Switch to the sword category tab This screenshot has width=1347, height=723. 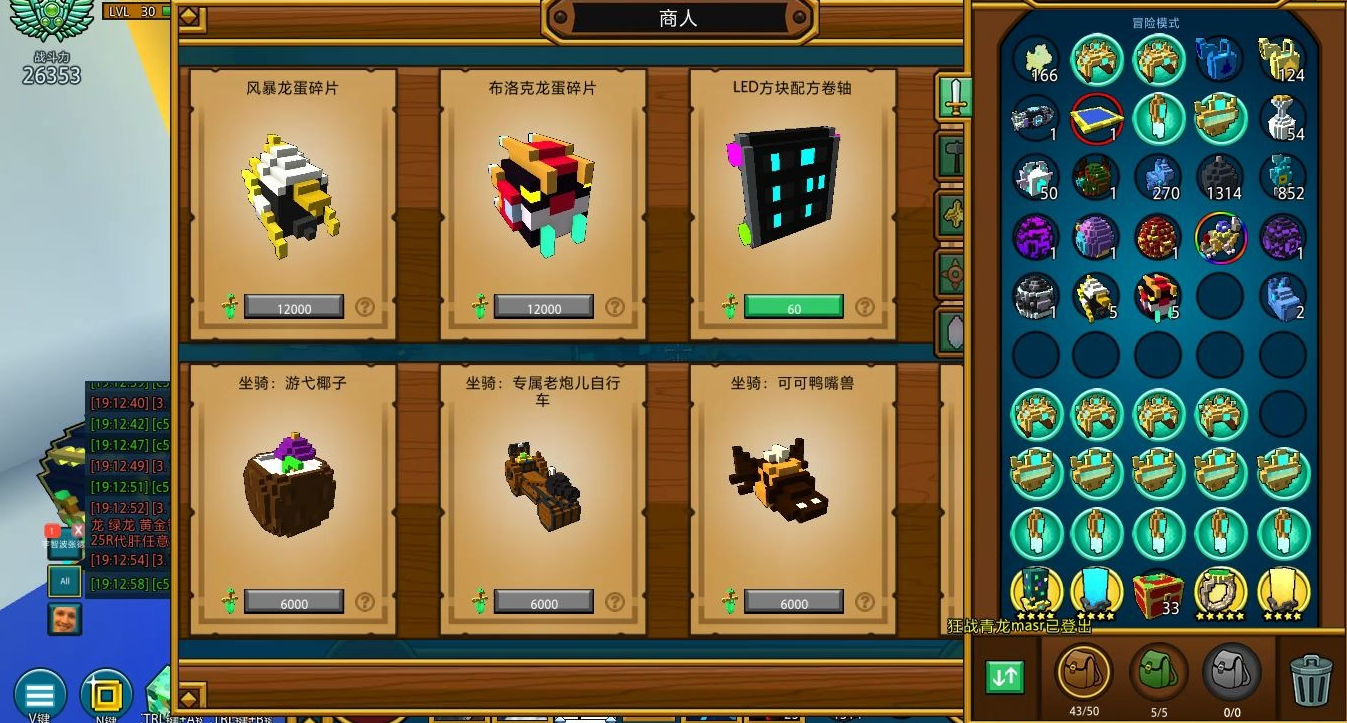pyautogui.click(x=954, y=97)
